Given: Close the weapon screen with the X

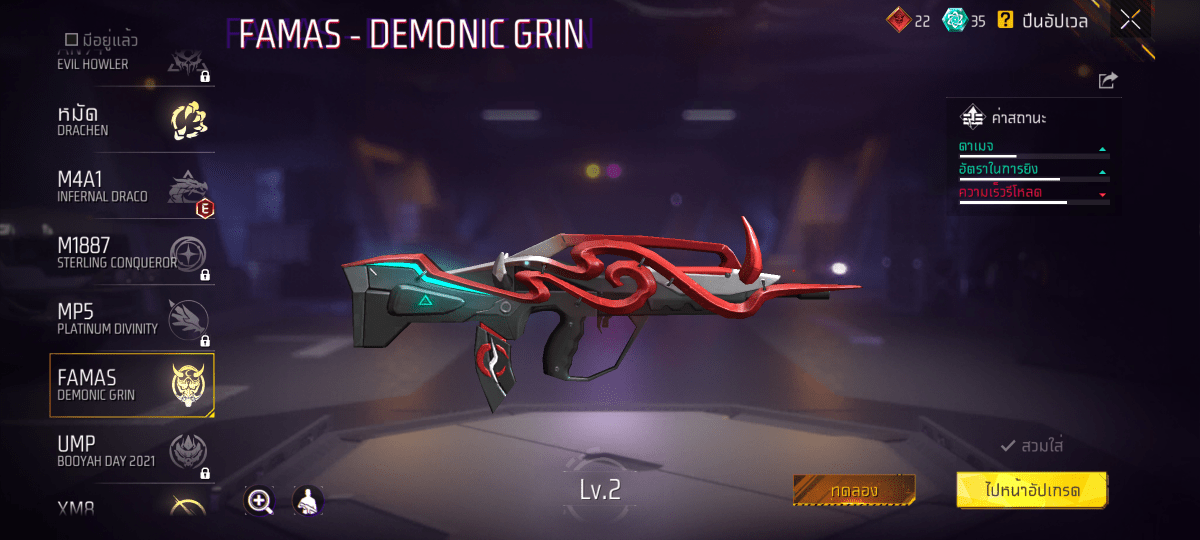Looking at the screenshot, I should [x=1130, y=20].
